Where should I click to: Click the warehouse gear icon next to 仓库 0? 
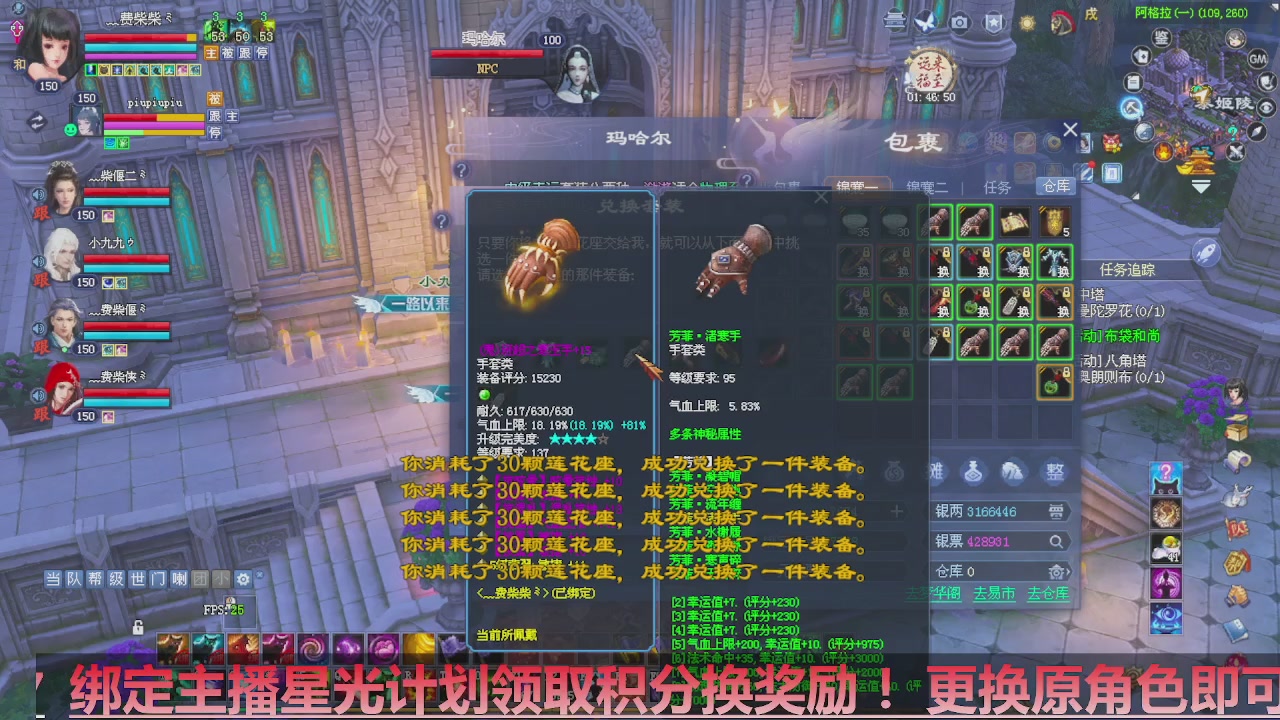1057,572
